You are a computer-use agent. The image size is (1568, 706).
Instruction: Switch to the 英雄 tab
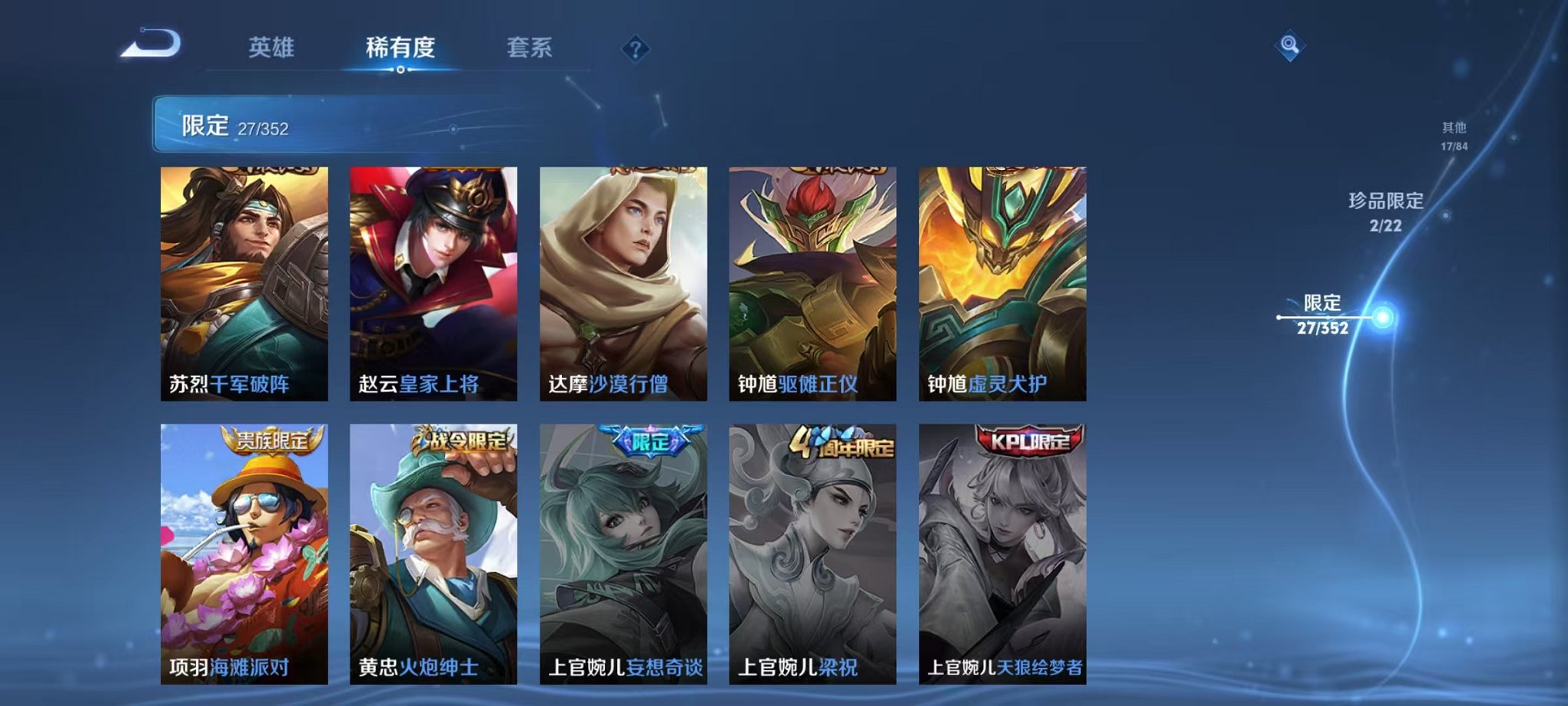[x=273, y=46]
